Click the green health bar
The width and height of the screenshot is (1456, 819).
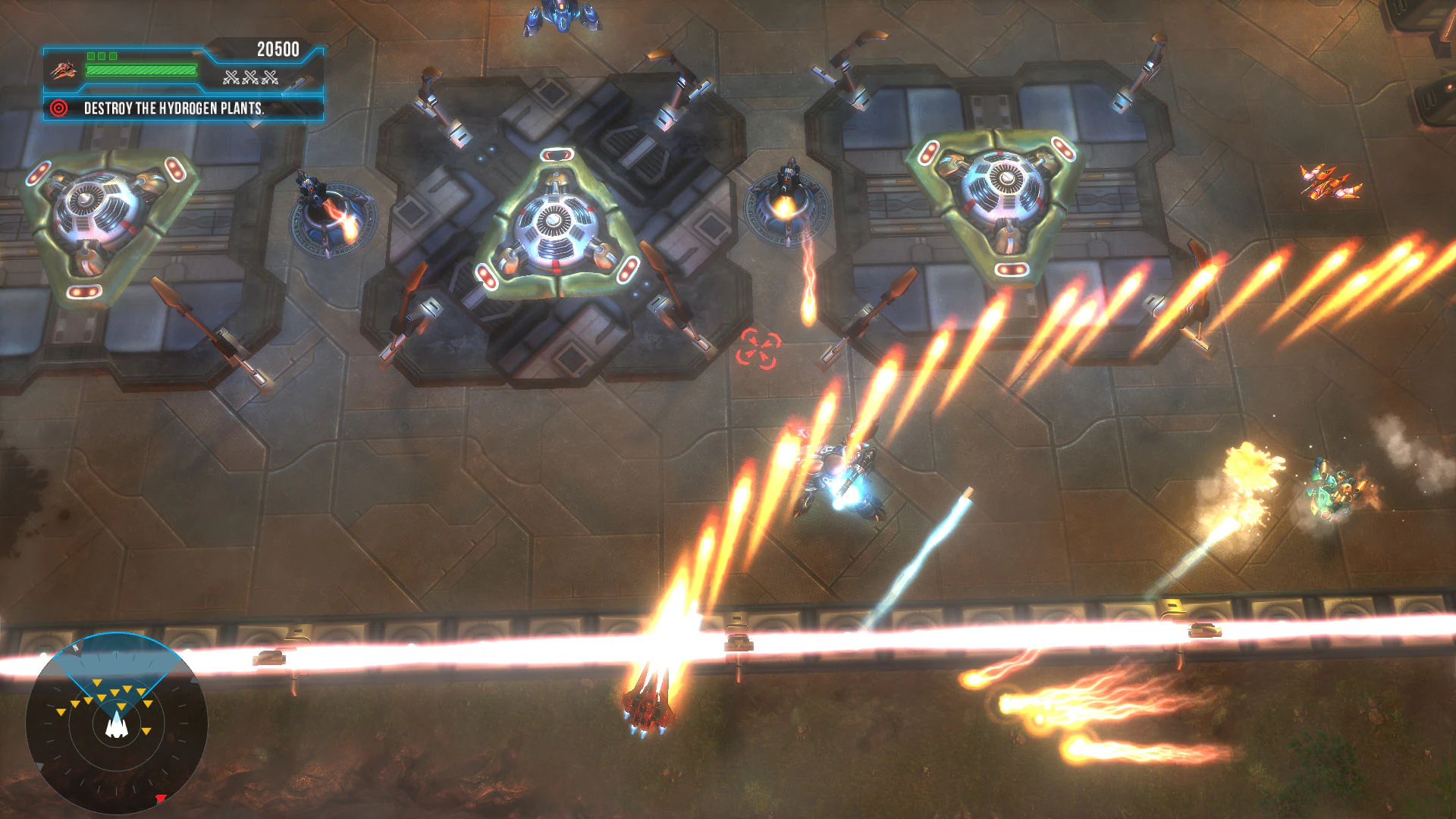pyautogui.click(x=141, y=71)
